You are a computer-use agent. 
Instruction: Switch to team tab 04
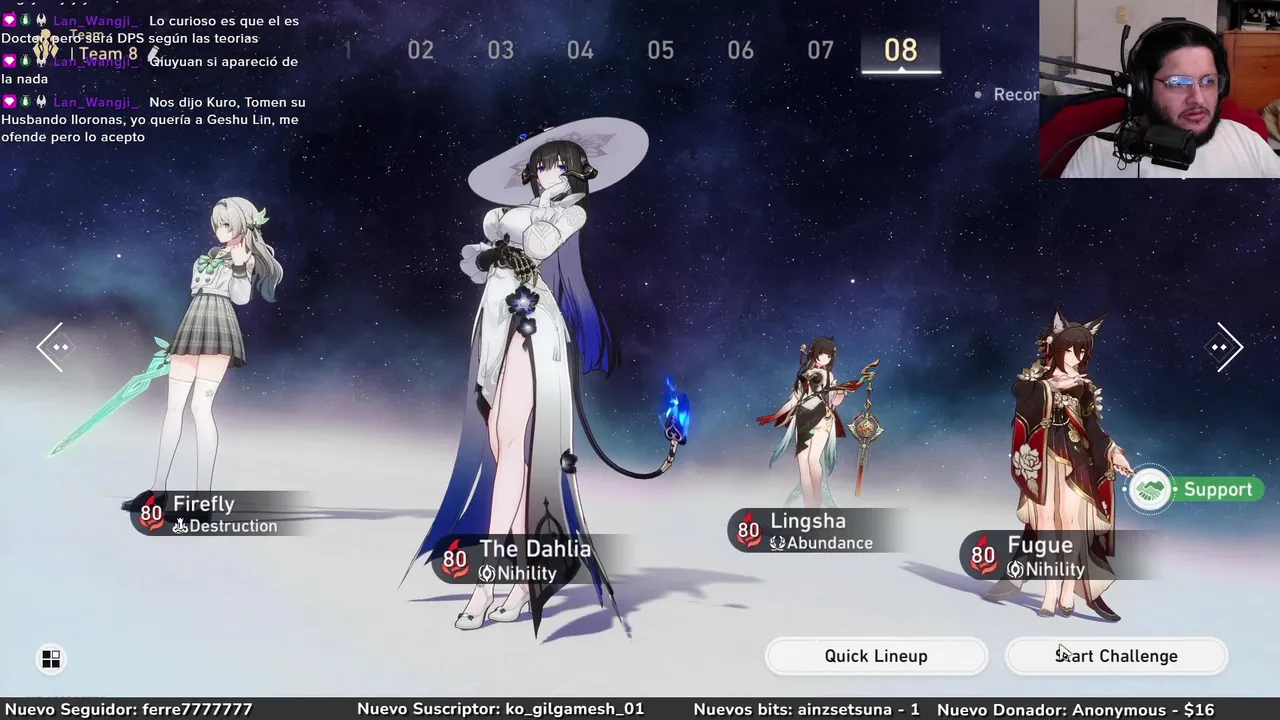[580, 50]
